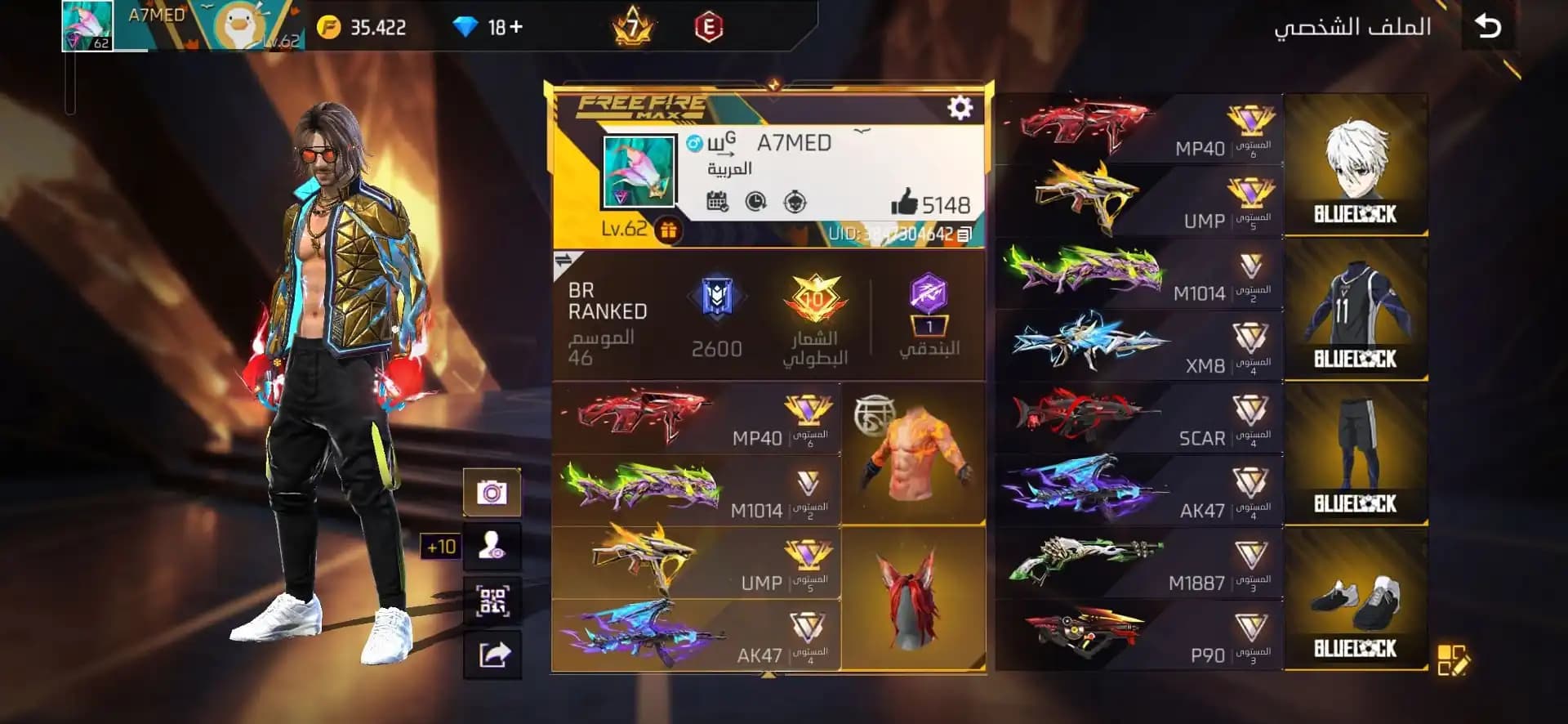Open the E-sports badge in the top bar
This screenshot has width=1568, height=724.
(710, 25)
